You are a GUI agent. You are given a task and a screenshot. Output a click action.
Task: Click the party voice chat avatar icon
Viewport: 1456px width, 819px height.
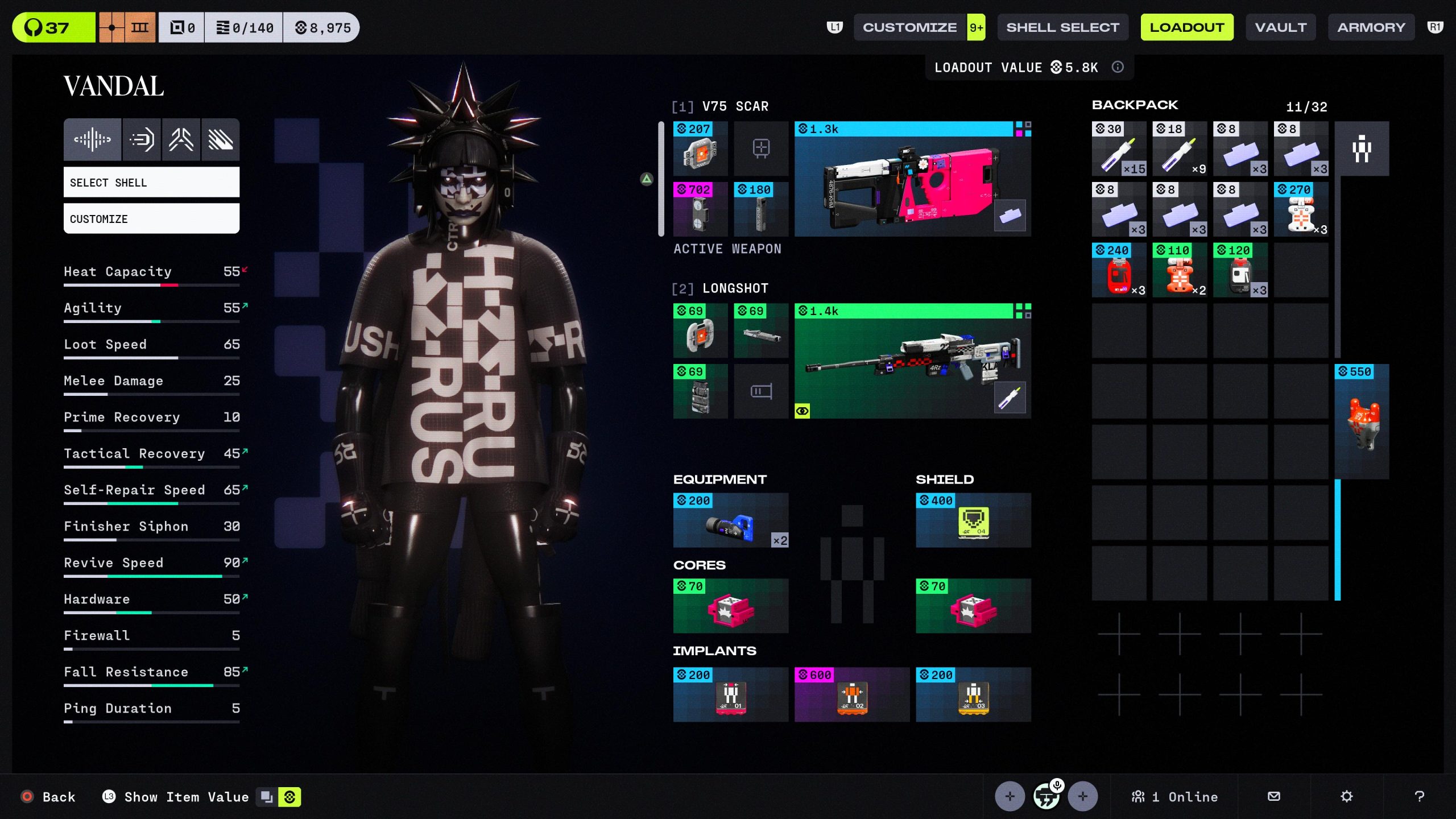(x=1048, y=796)
